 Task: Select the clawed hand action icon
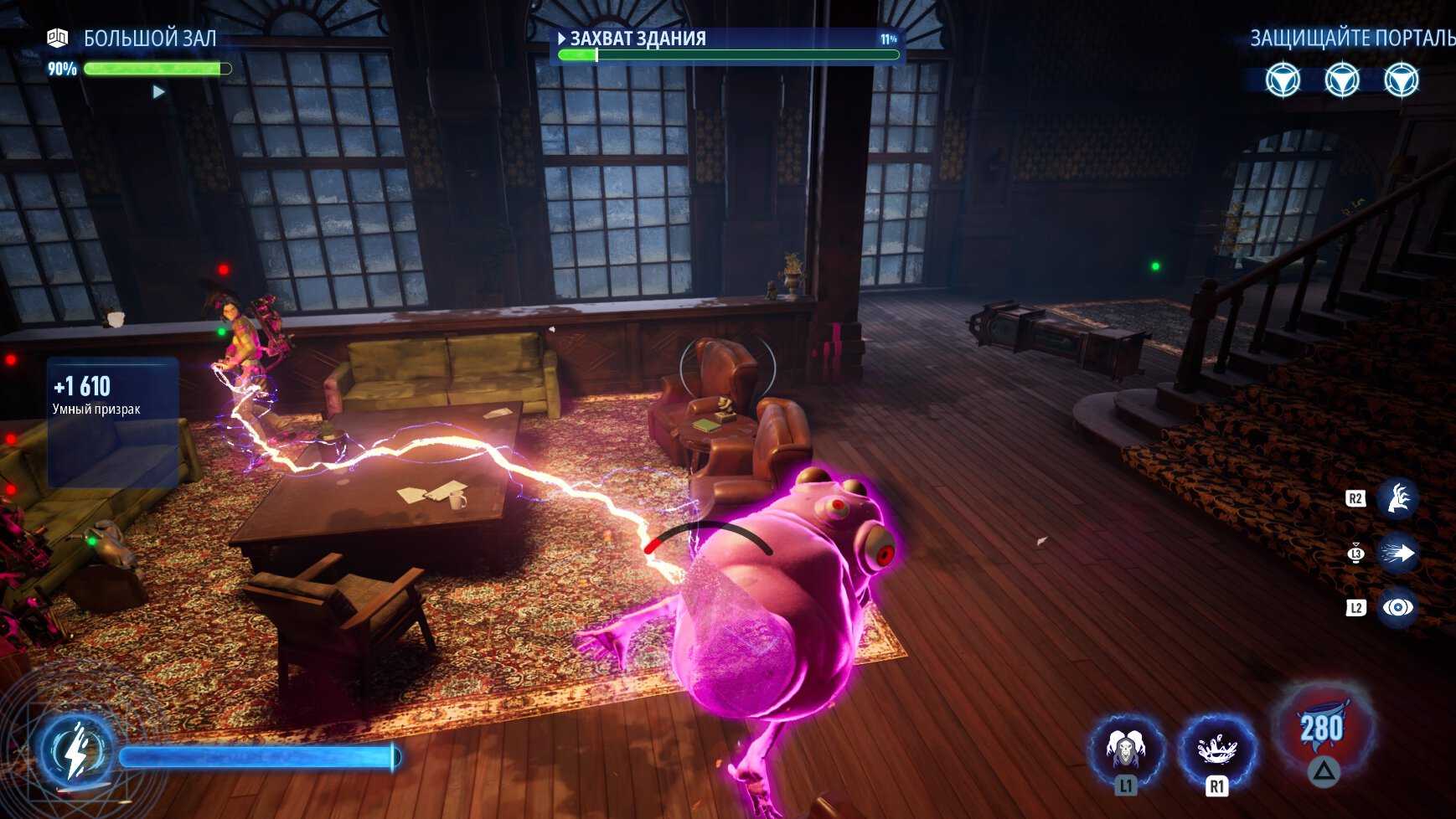click(1398, 499)
